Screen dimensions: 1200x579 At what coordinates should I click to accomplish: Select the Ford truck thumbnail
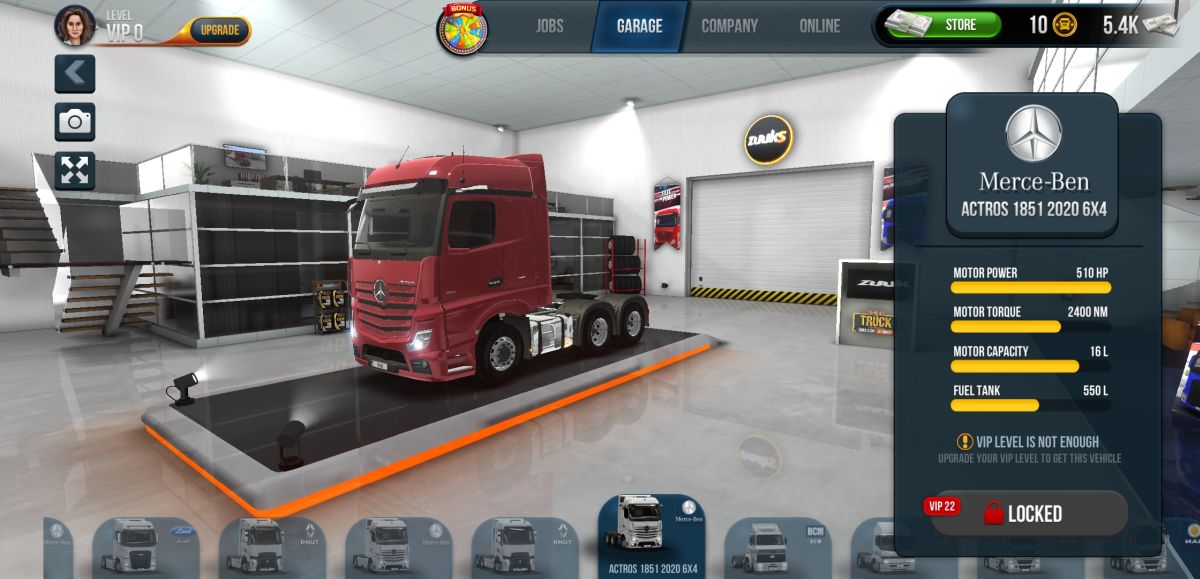[x=146, y=546]
